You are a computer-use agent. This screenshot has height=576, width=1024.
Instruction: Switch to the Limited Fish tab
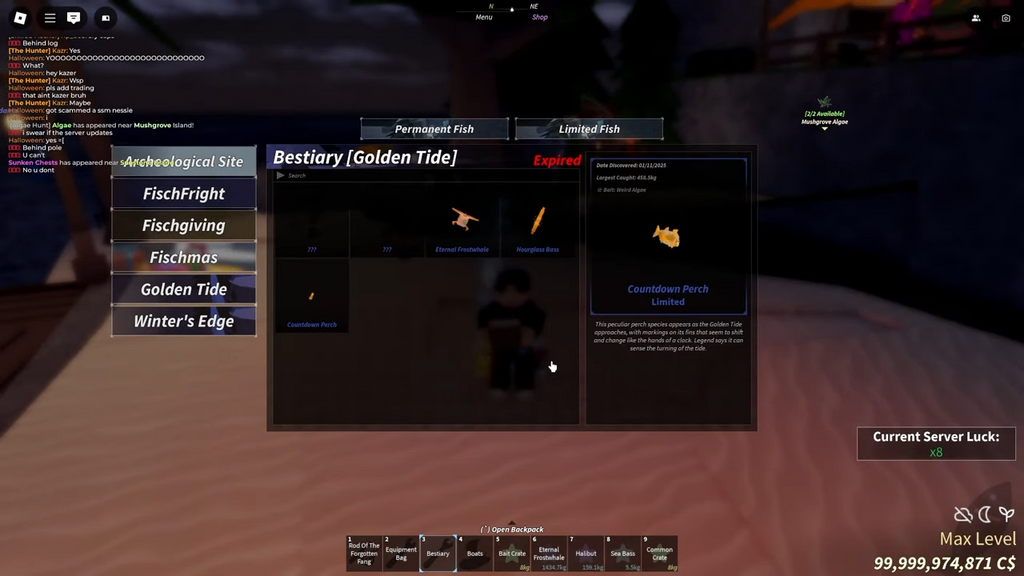coord(589,129)
